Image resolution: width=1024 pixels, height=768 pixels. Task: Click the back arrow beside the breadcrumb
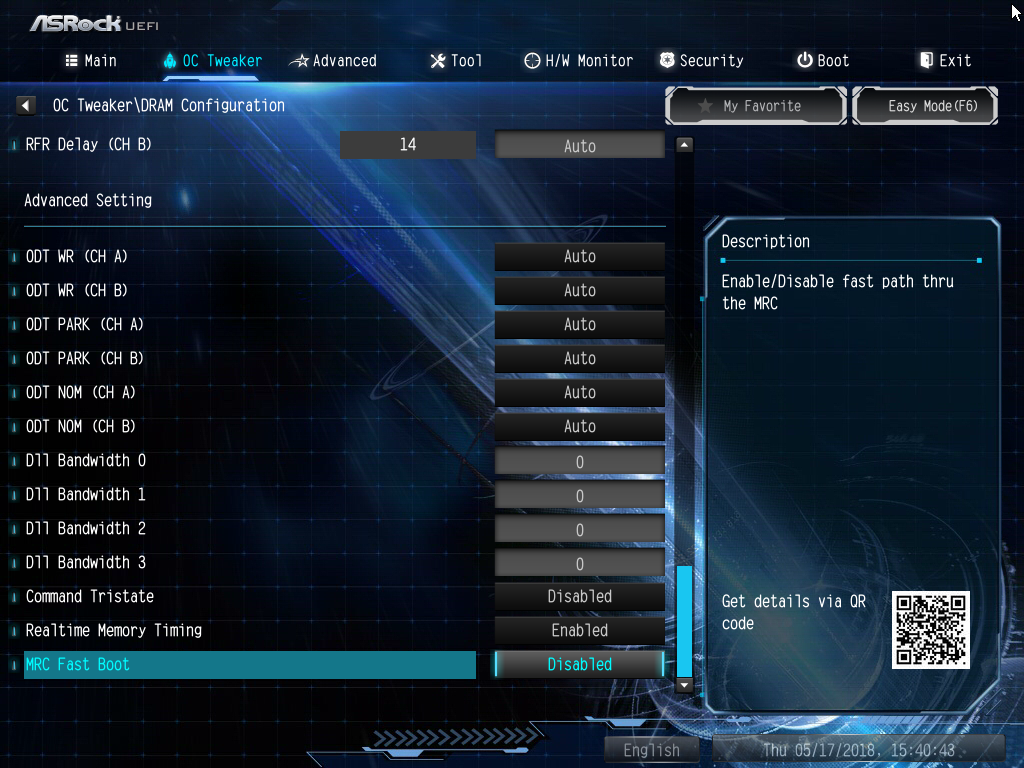tap(27, 105)
